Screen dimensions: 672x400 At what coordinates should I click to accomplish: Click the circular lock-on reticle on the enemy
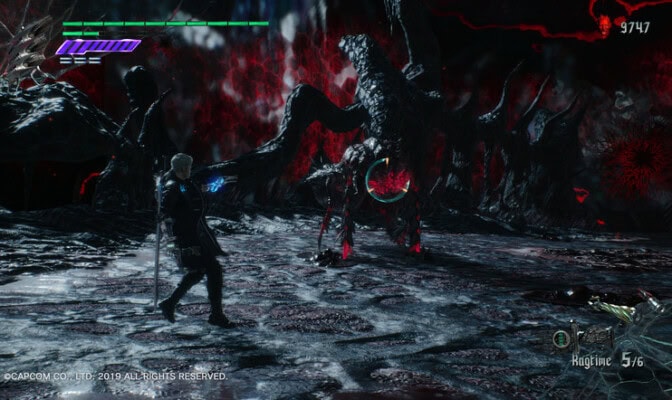pyautogui.click(x=388, y=180)
